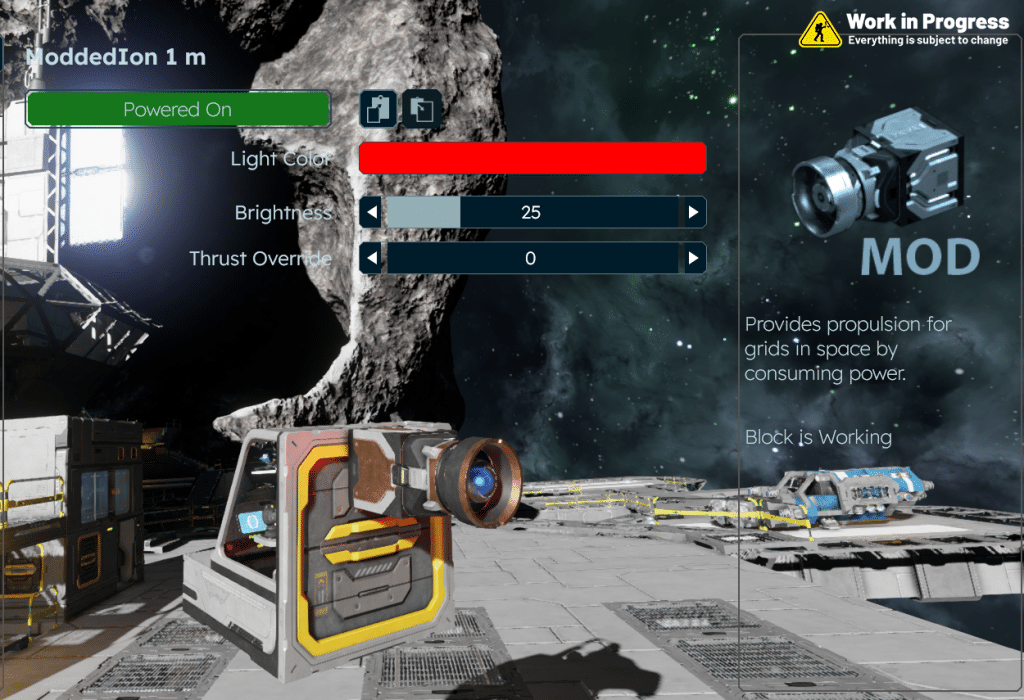Screen dimensions: 1024x700
Task: Increase Brightness with the right arrow
Action: pos(693,212)
